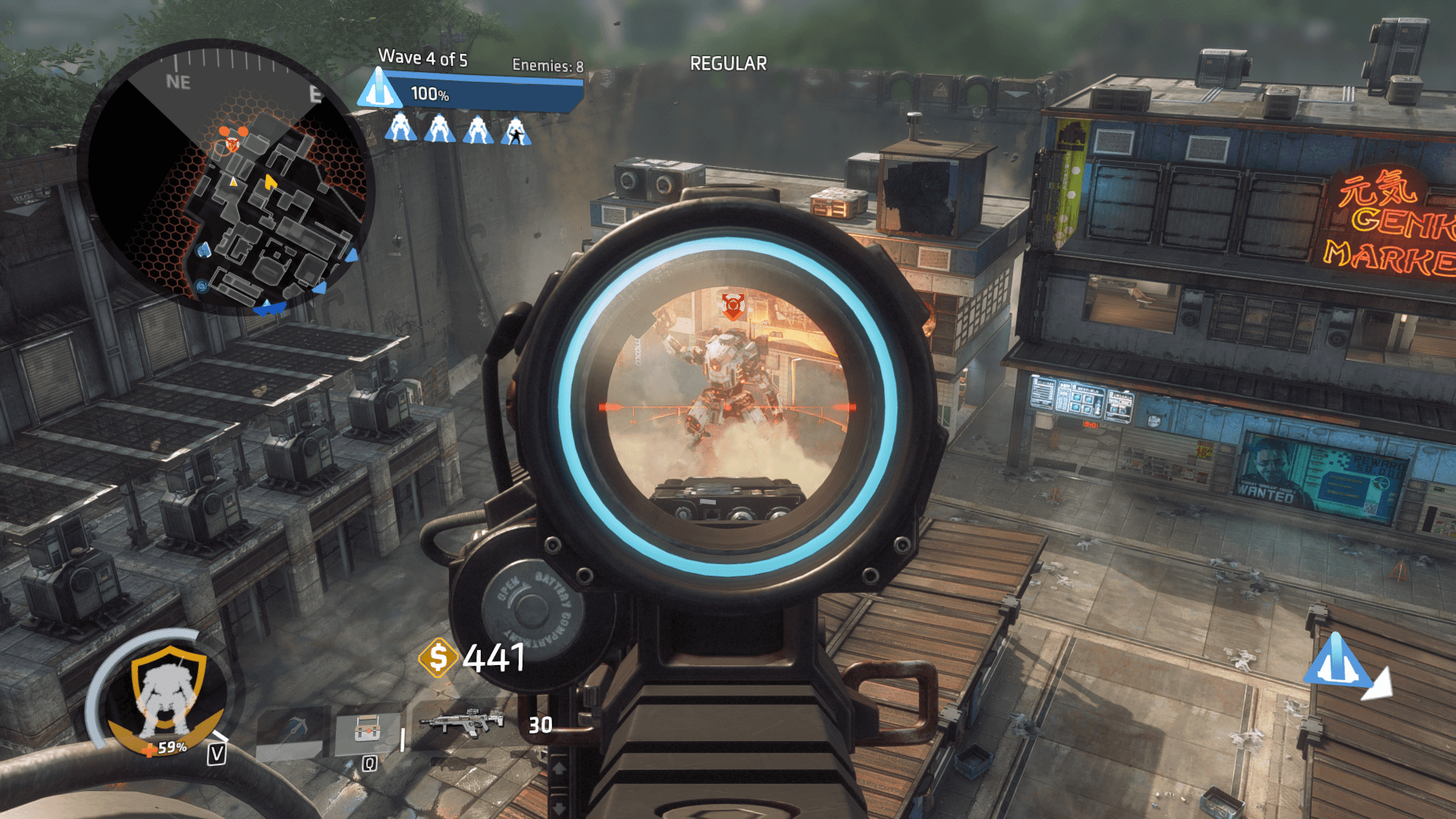Click the harvester icon beside the 100% bar

pos(379,89)
